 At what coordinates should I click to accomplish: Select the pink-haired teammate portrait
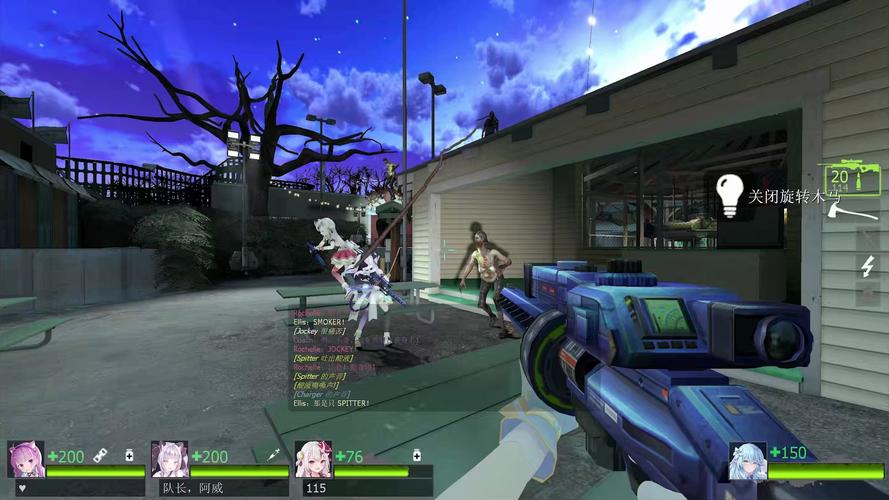coord(26,459)
